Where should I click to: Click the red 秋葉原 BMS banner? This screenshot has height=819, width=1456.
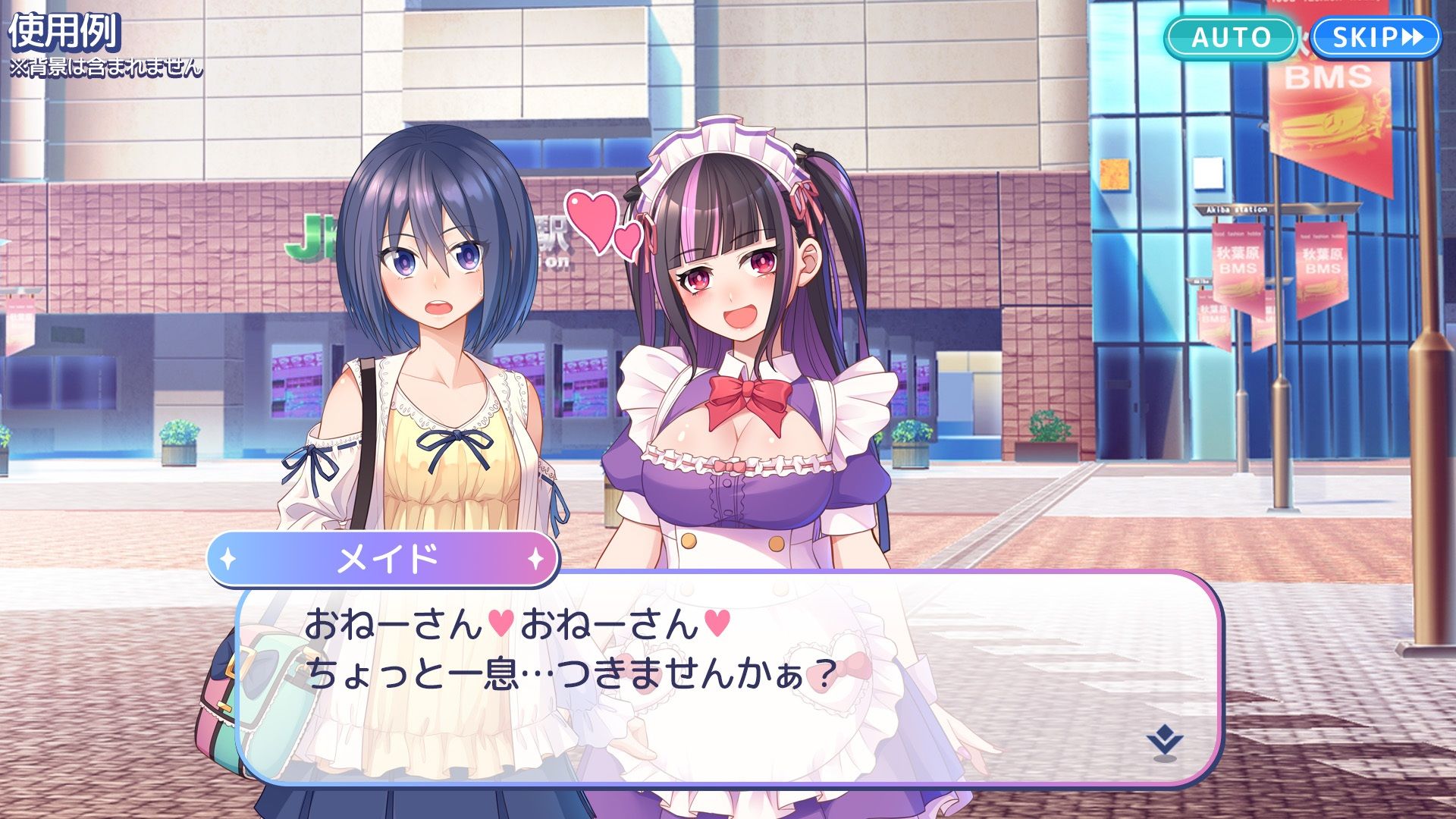pyautogui.click(x=1321, y=262)
